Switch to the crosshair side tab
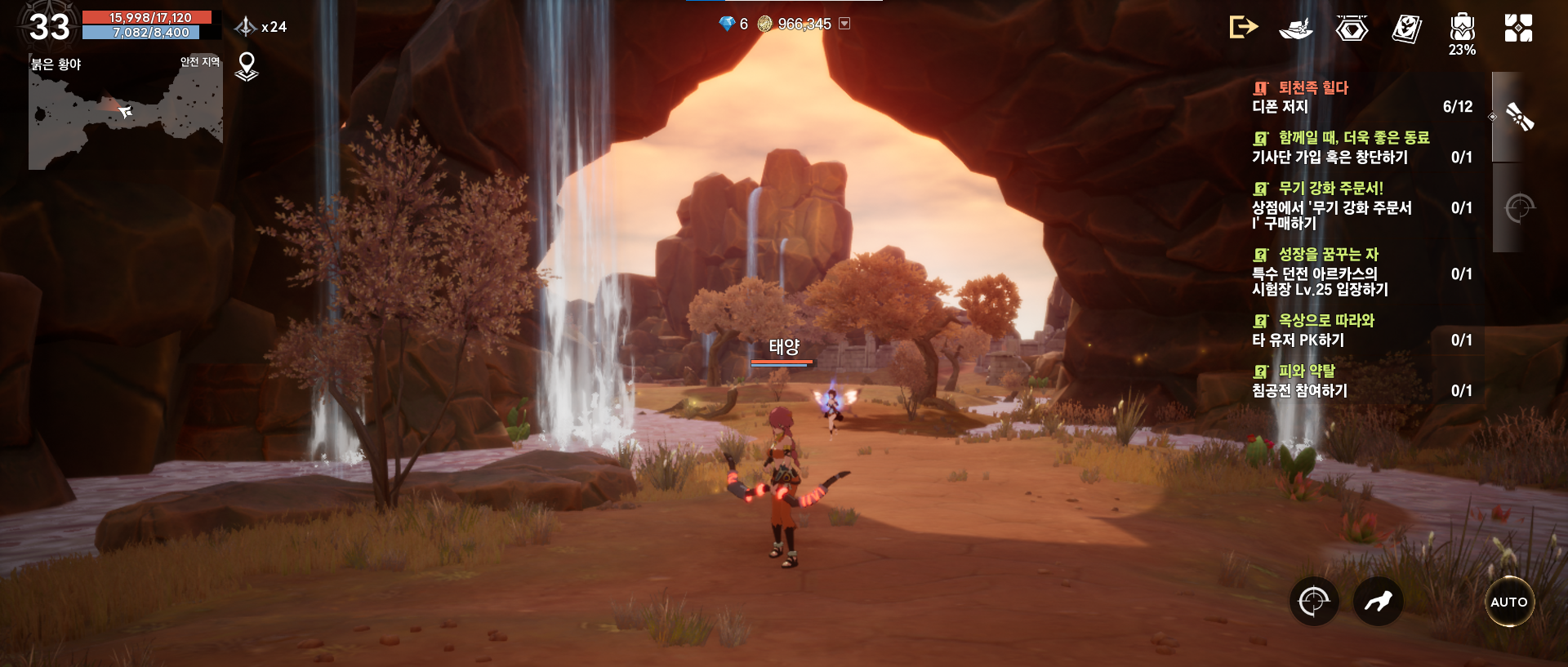The width and height of the screenshot is (1568, 667). tap(1519, 208)
